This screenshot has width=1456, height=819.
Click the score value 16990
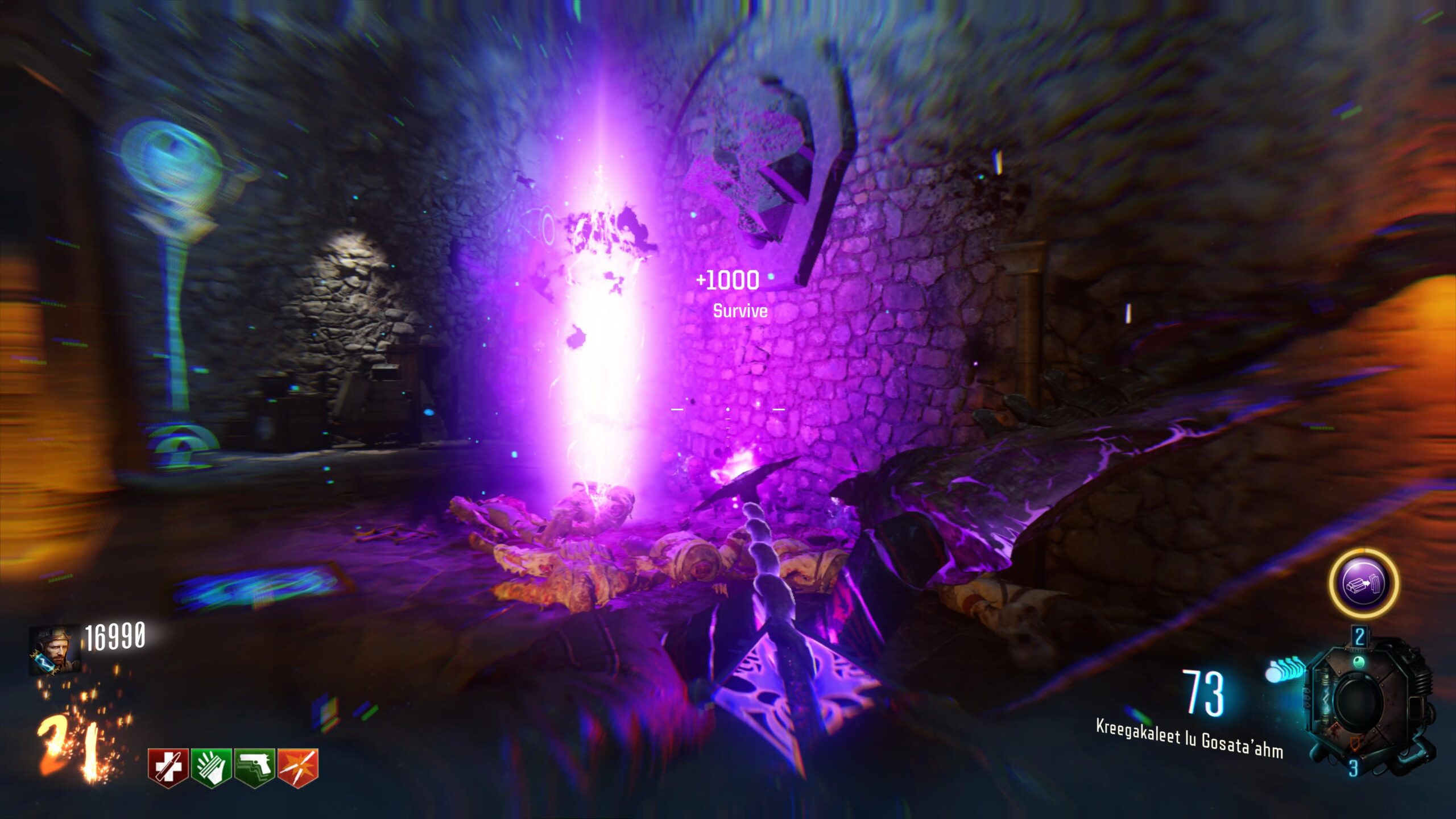[115, 636]
